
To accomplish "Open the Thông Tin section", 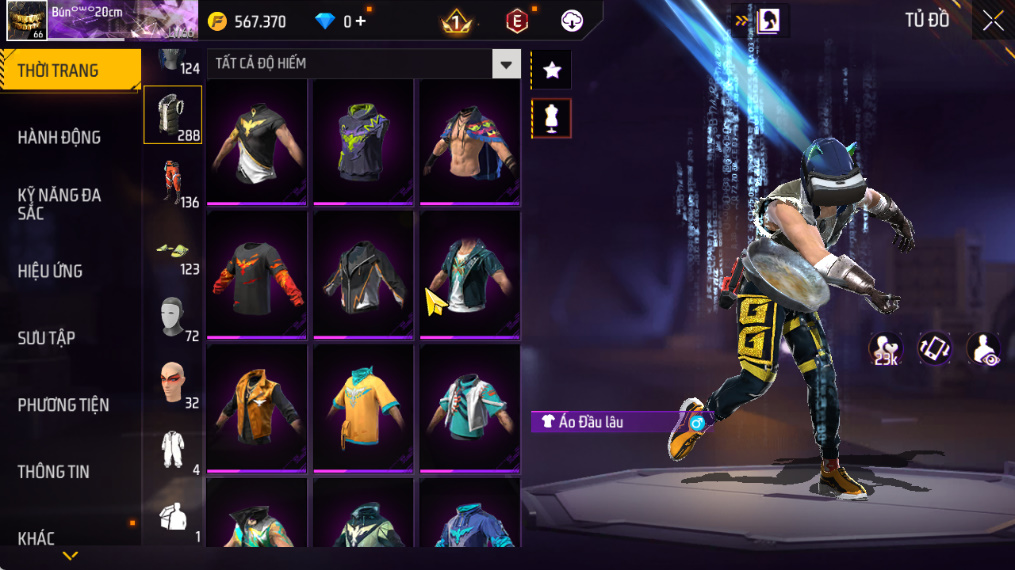I will [x=53, y=472].
